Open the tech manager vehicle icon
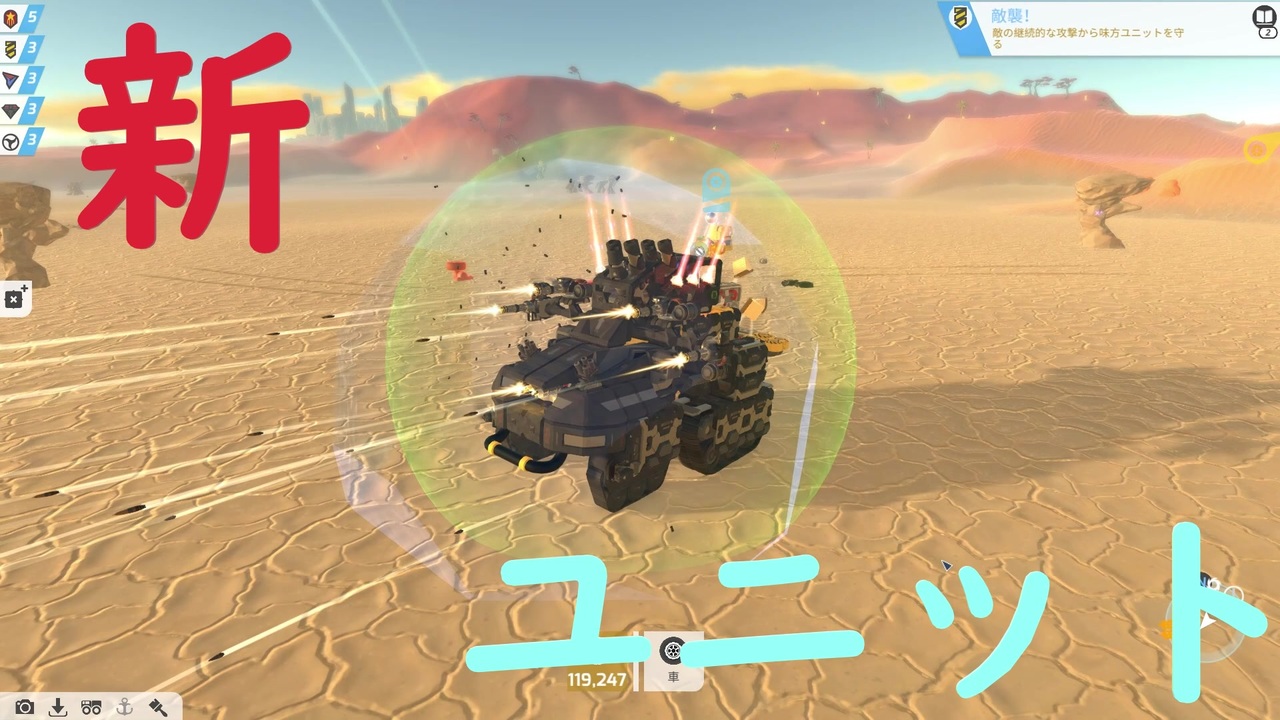 coord(91,706)
